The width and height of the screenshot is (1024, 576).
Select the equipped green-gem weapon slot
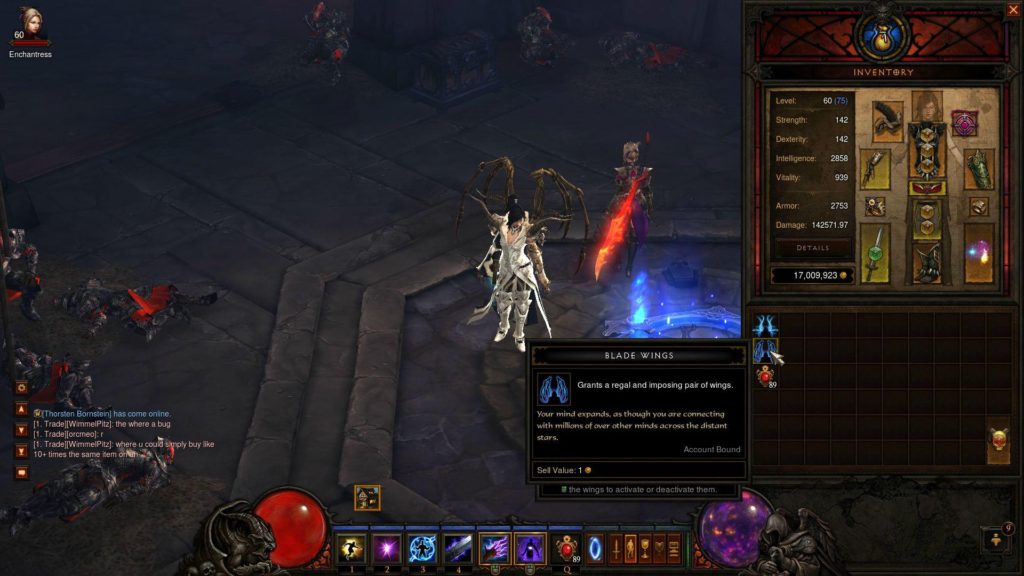875,252
